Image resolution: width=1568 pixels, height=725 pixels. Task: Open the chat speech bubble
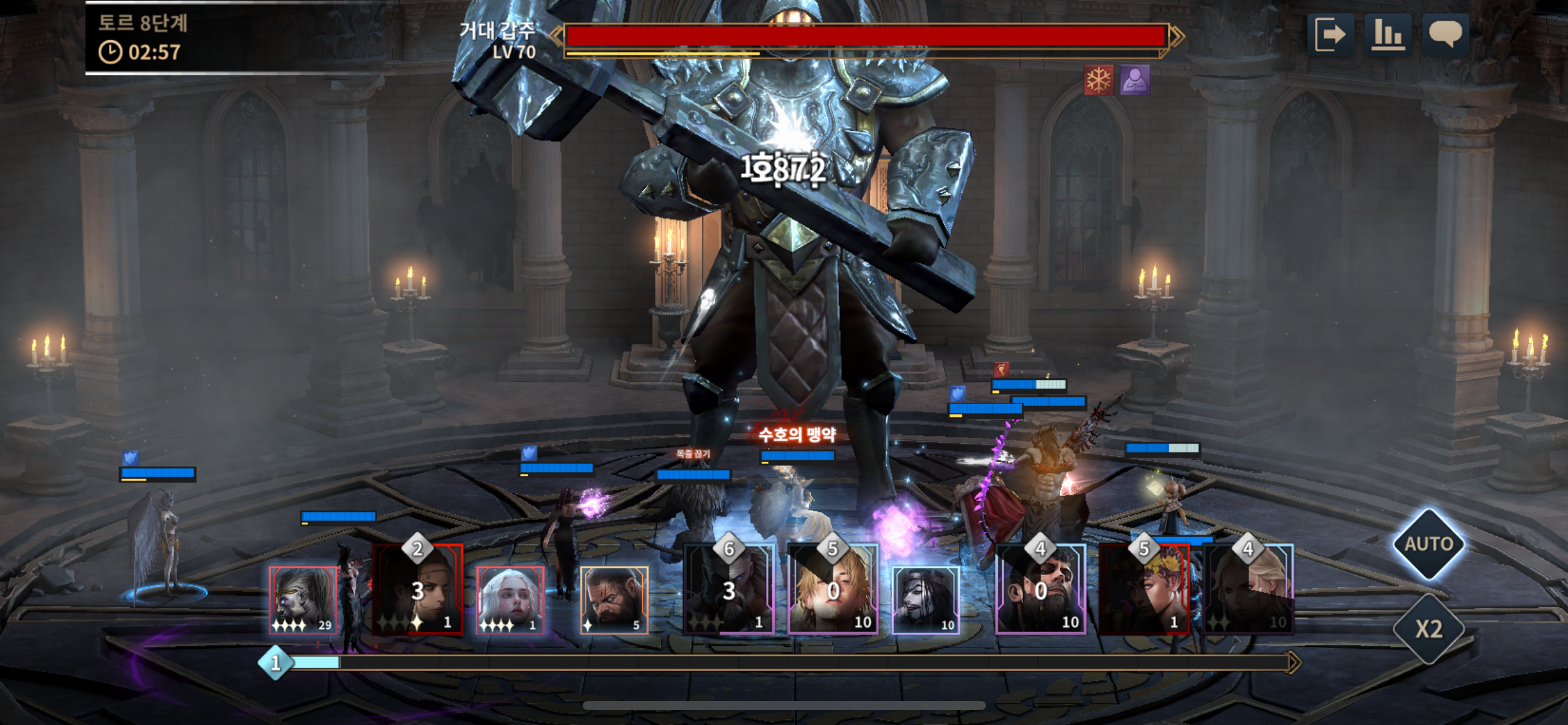(x=1445, y=35)
